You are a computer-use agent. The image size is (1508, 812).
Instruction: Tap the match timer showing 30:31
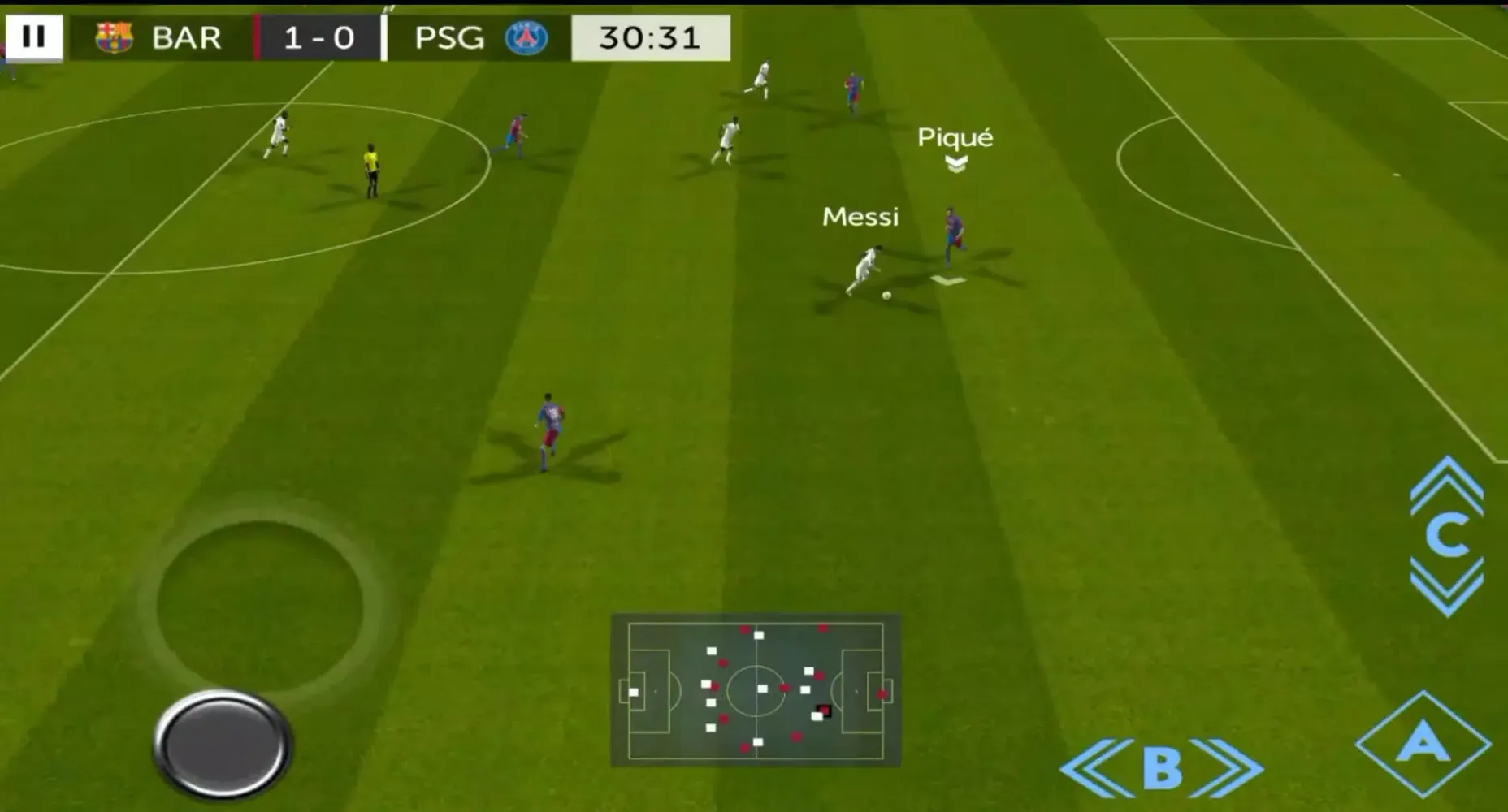pyautogui.click(x=648, y=36)
